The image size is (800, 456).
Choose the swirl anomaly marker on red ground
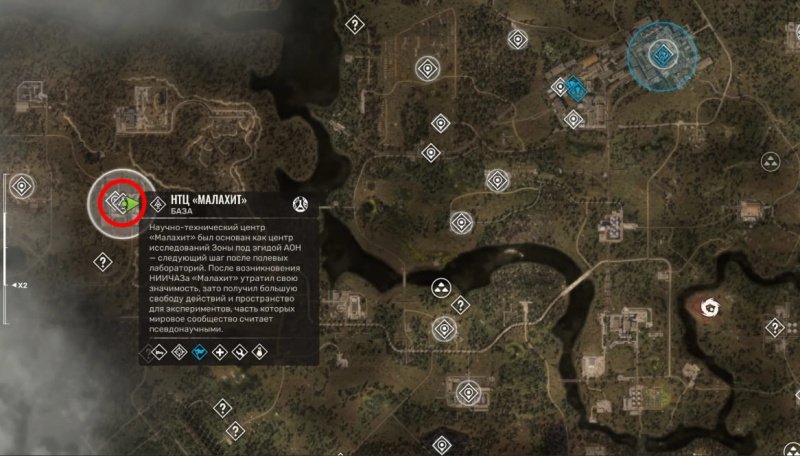pyautogui.click(x=713, y=306)
